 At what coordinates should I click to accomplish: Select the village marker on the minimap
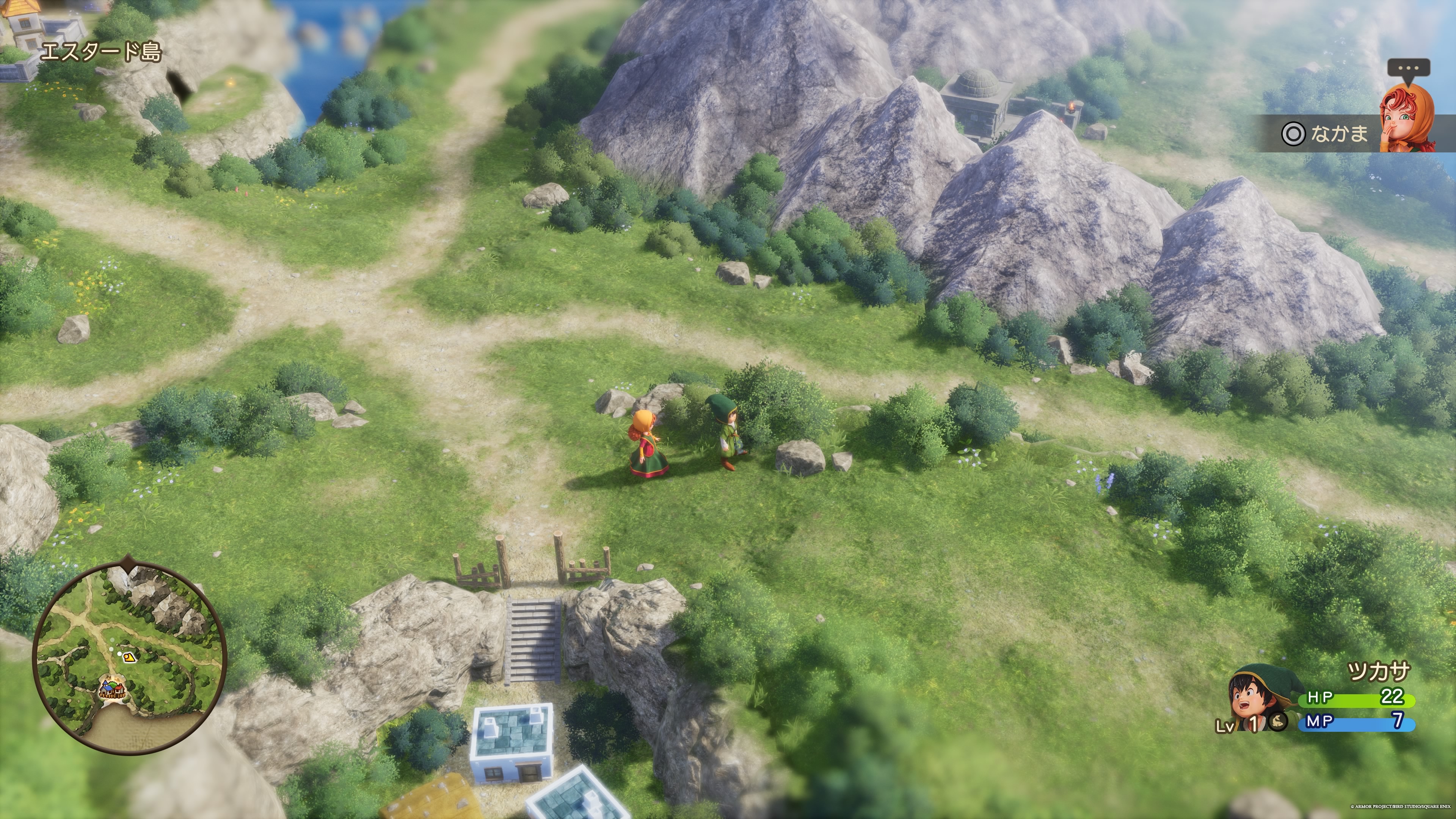[113, 690]
